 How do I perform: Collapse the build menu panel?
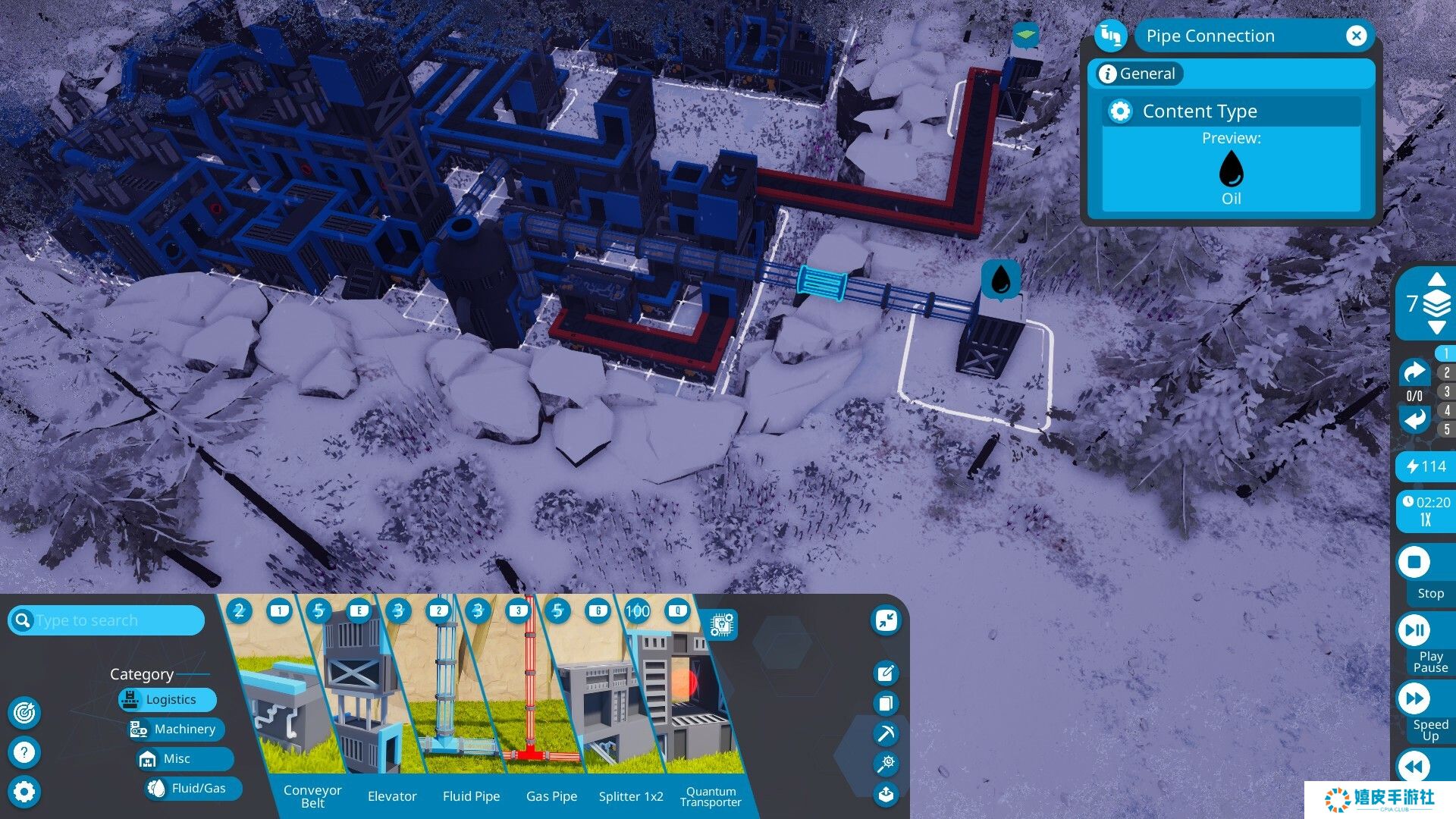click(886, 620)
